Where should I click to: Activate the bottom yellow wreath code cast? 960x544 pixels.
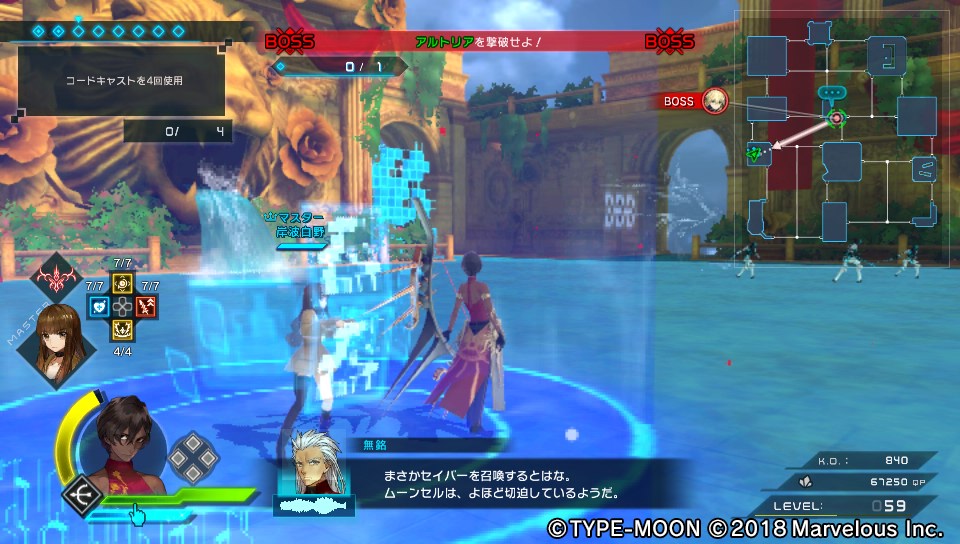122,328
